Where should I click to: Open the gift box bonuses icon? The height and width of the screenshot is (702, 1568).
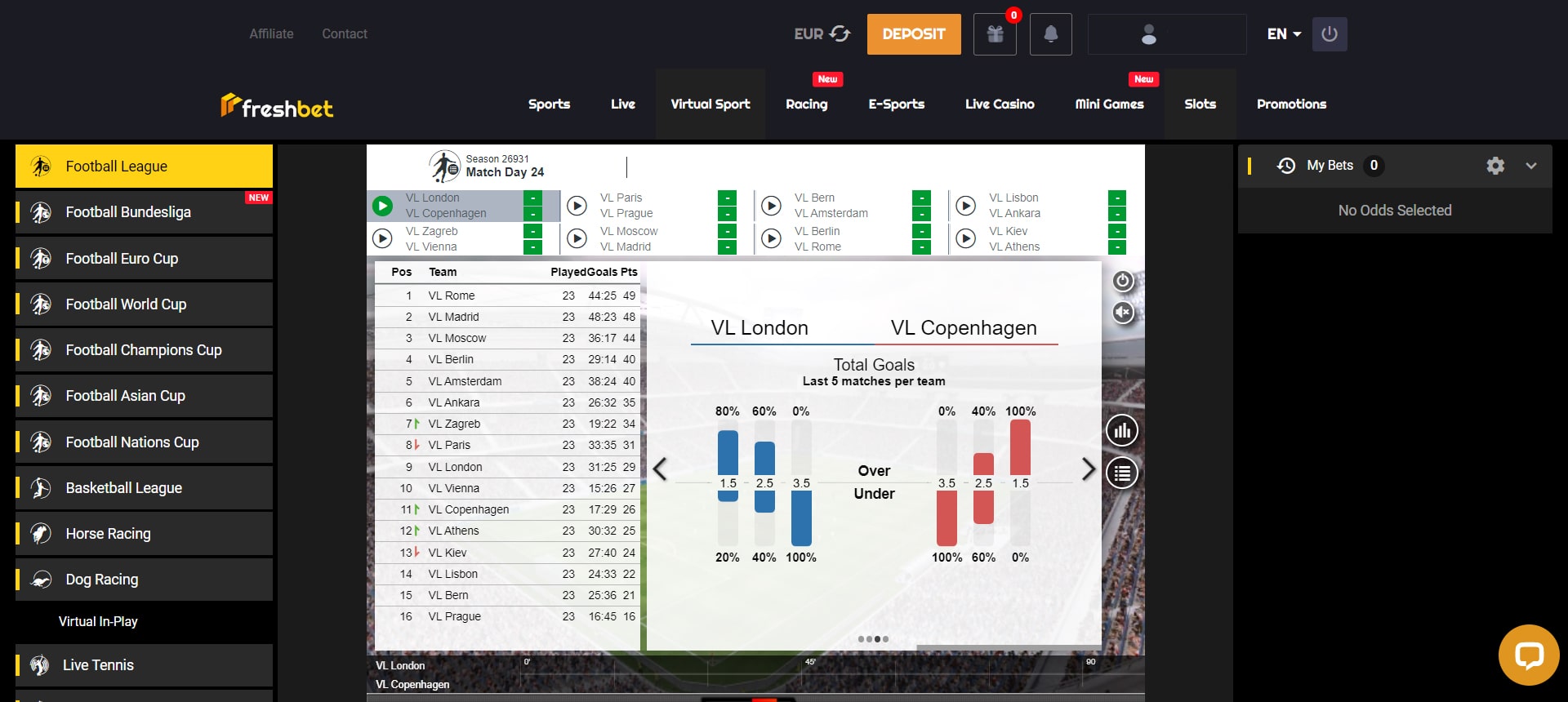(995, 34)
